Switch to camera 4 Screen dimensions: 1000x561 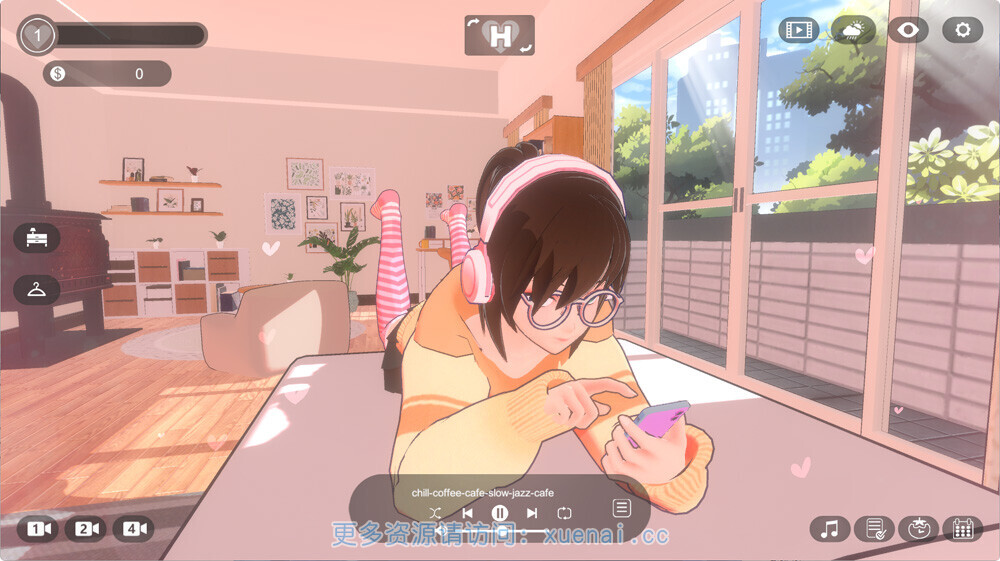pos(132,529)
